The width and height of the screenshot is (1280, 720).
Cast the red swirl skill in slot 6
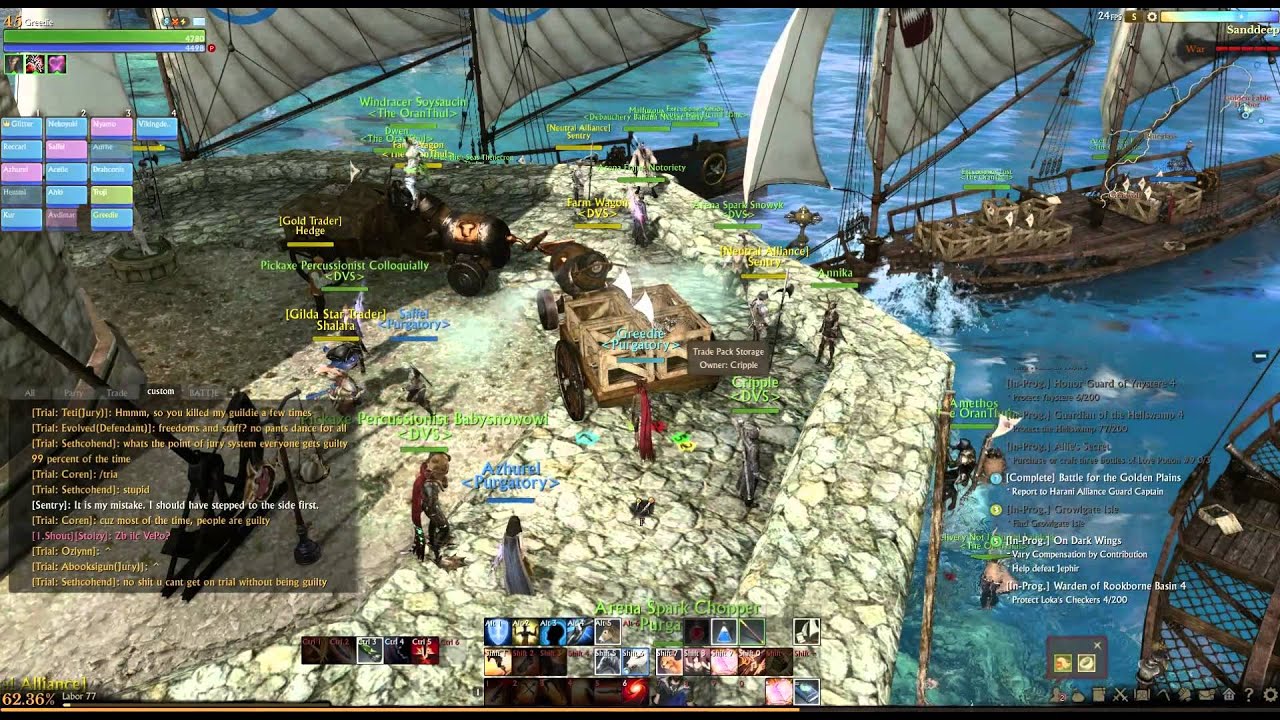coord(634,691)
